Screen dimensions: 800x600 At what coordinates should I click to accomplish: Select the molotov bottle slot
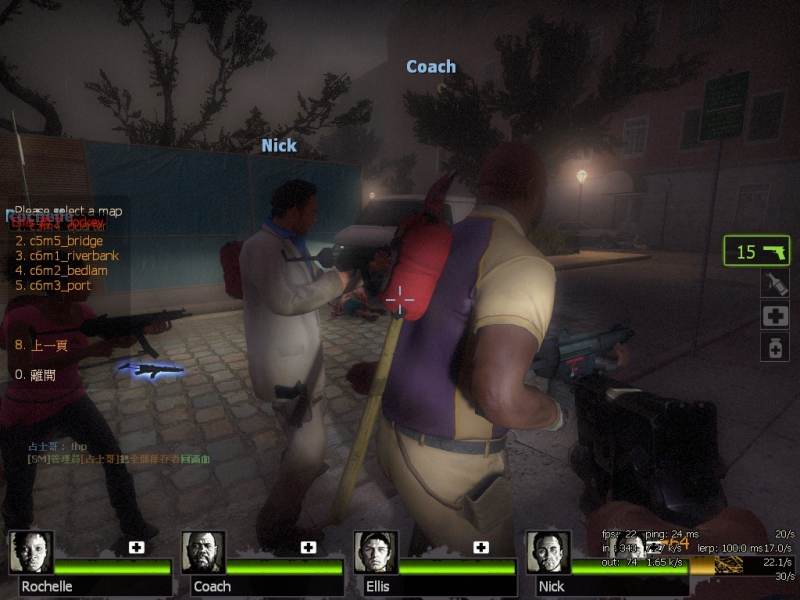(x=775, y=283)
